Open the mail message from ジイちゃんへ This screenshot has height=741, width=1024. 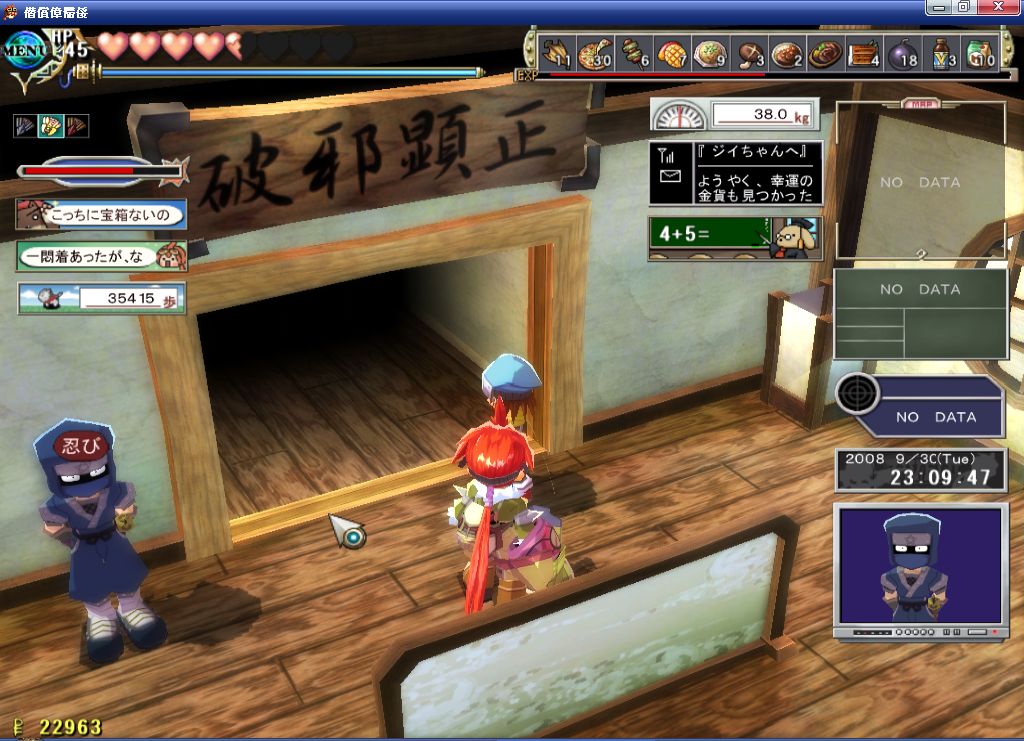(x=735, y=173)
